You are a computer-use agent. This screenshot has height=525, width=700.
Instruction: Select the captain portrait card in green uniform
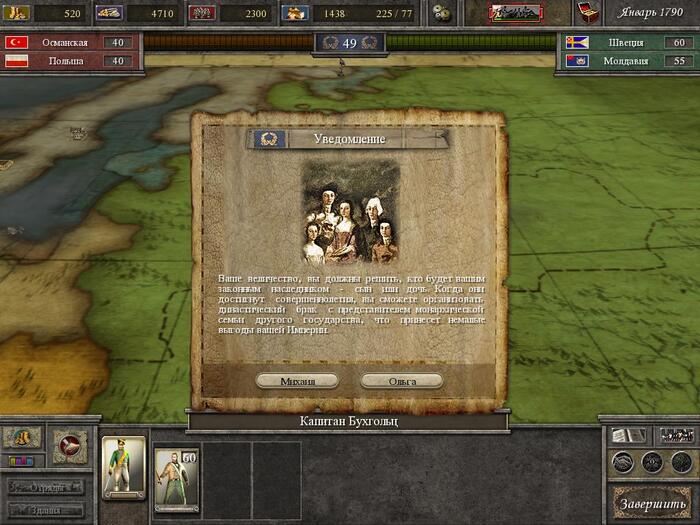point(124,468)
